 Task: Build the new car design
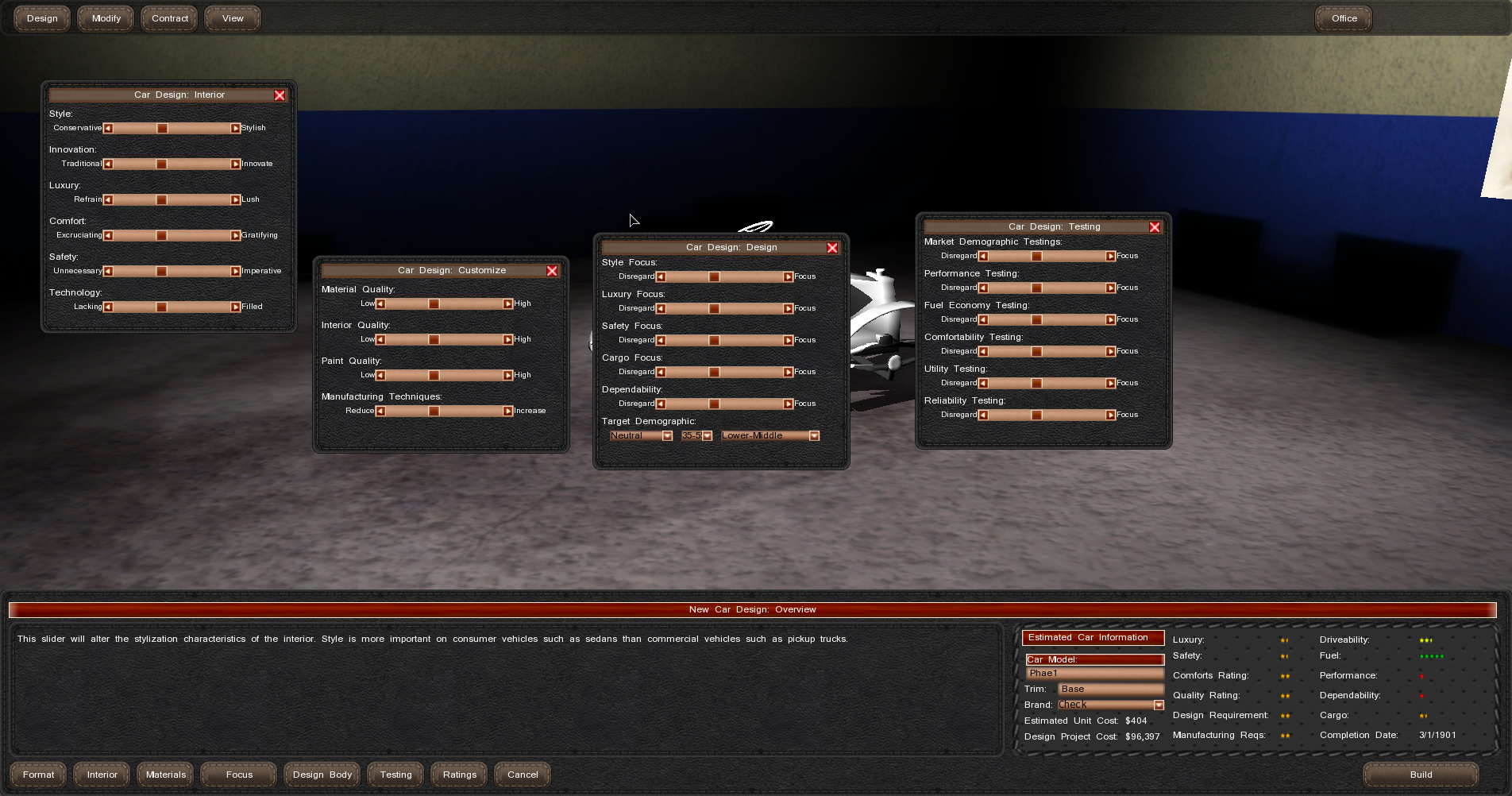tap(1421, 775)
